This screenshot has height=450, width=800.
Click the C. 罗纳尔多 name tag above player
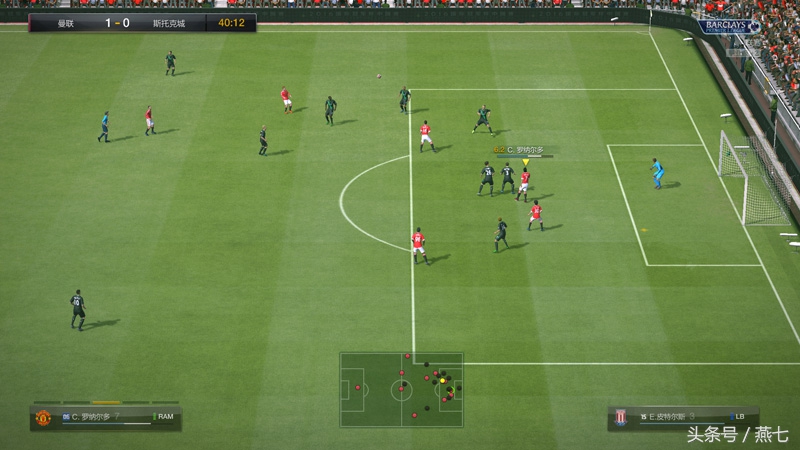tap(524, 150)
